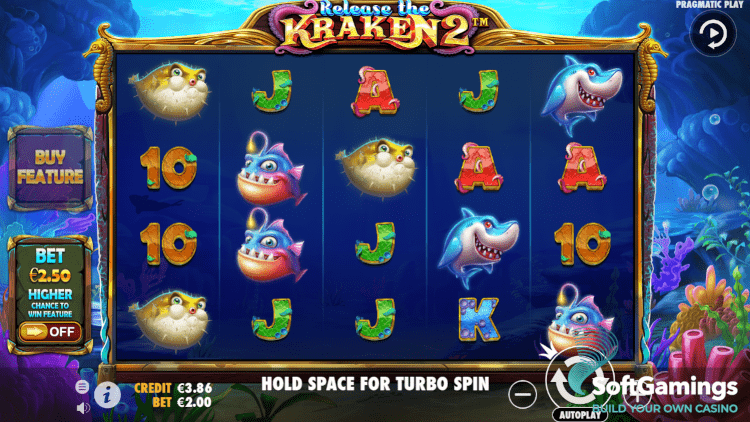The width and height of the screenshot is (750, 422).
Task: Show the game info paytable
Action: tap(108, 394)
